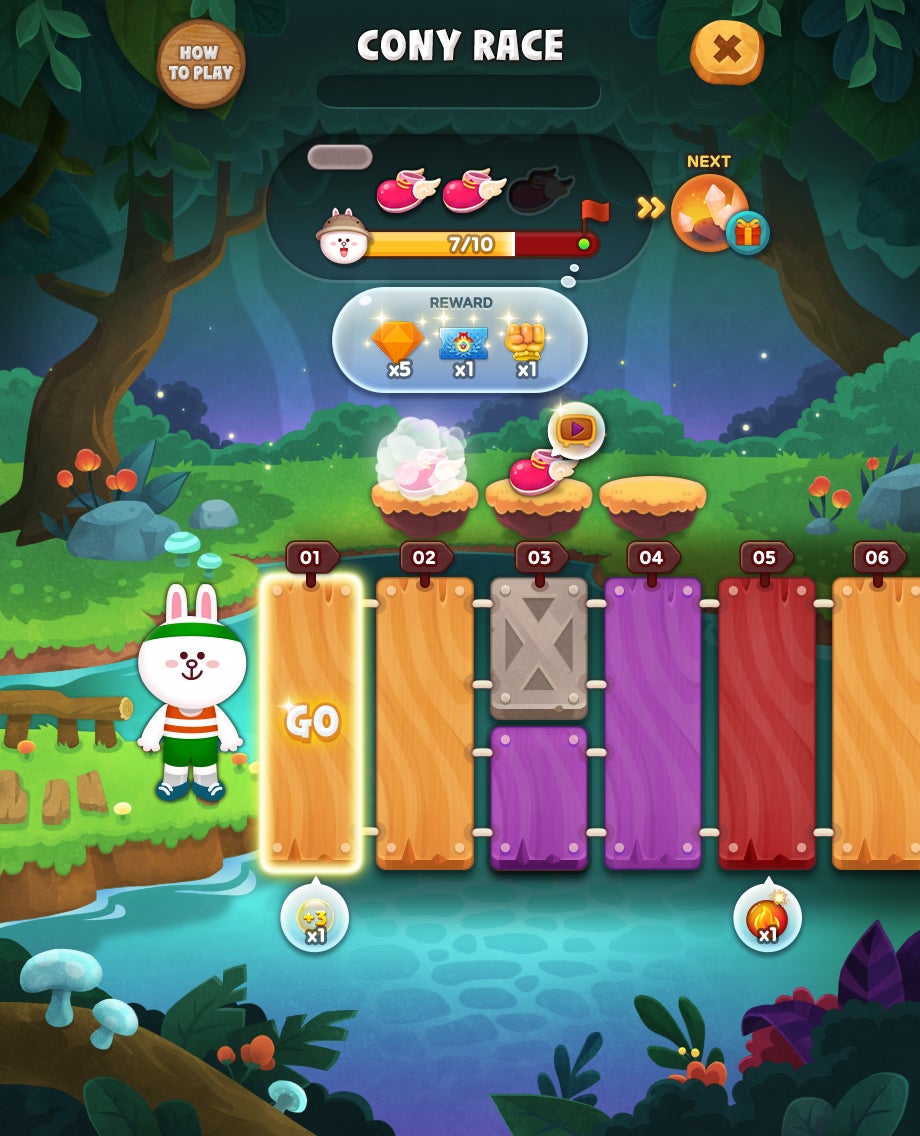Inspect the golden fist x1 reward
920x1136 pixels.
[x=526, y=347]
